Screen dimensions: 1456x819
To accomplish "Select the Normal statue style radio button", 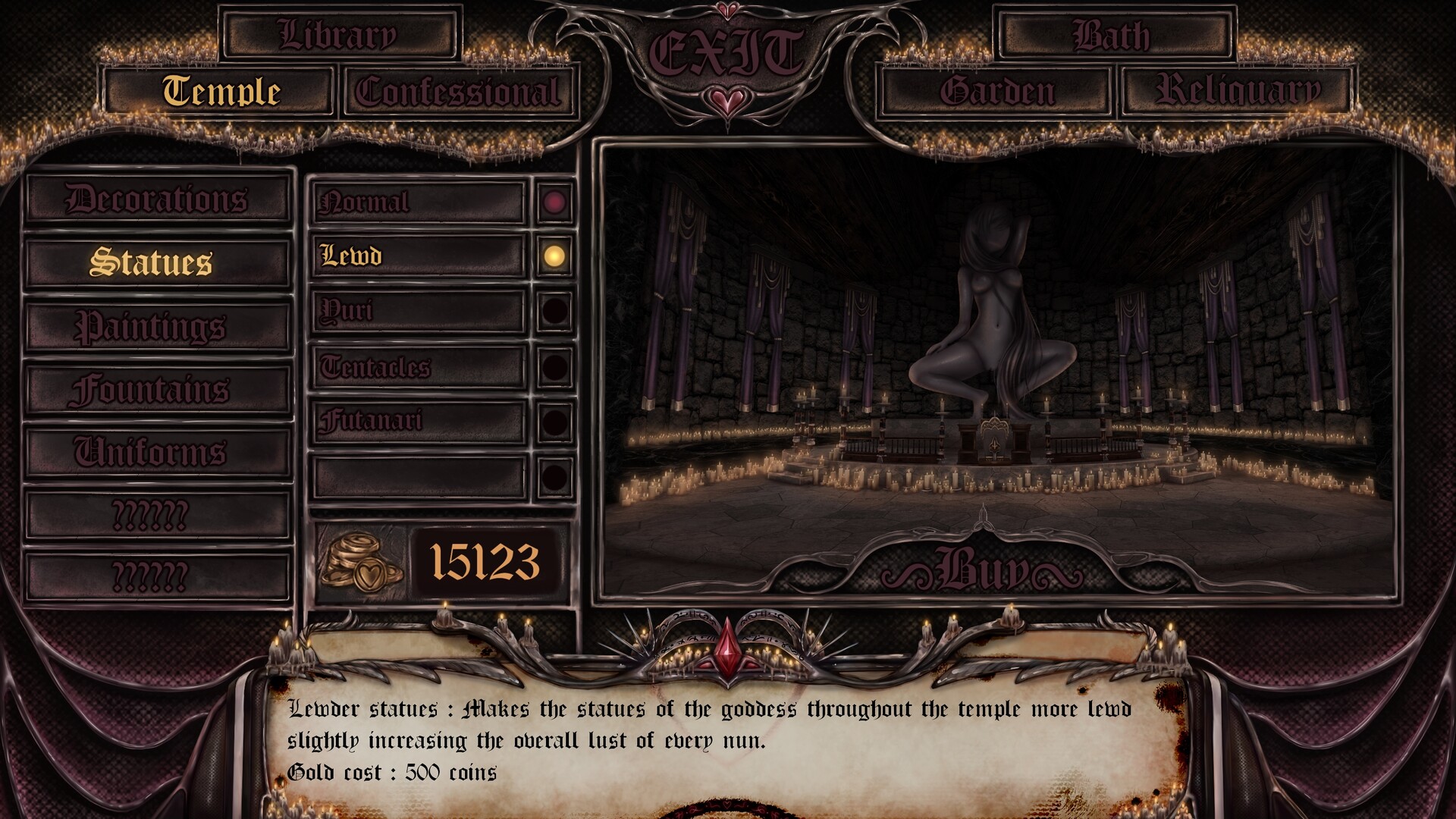I will point(553,202).
